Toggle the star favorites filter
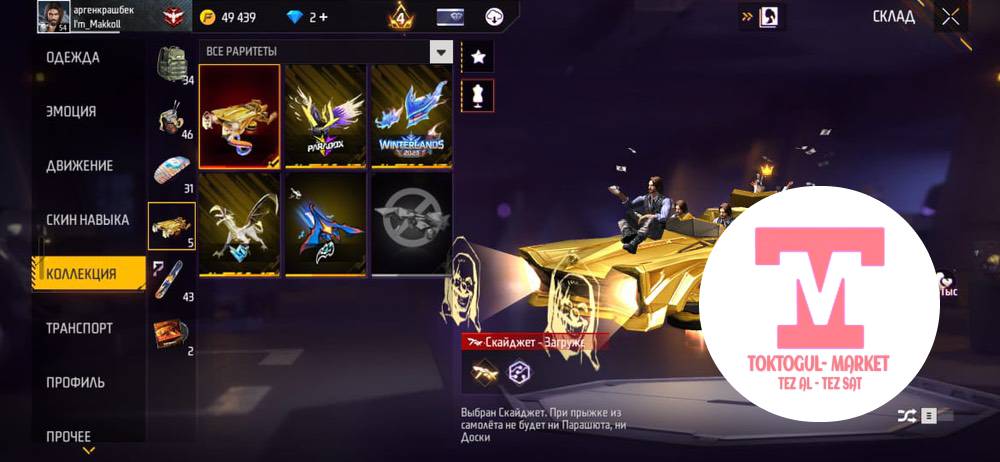1000x462 pixels. (x=478, y=56)
